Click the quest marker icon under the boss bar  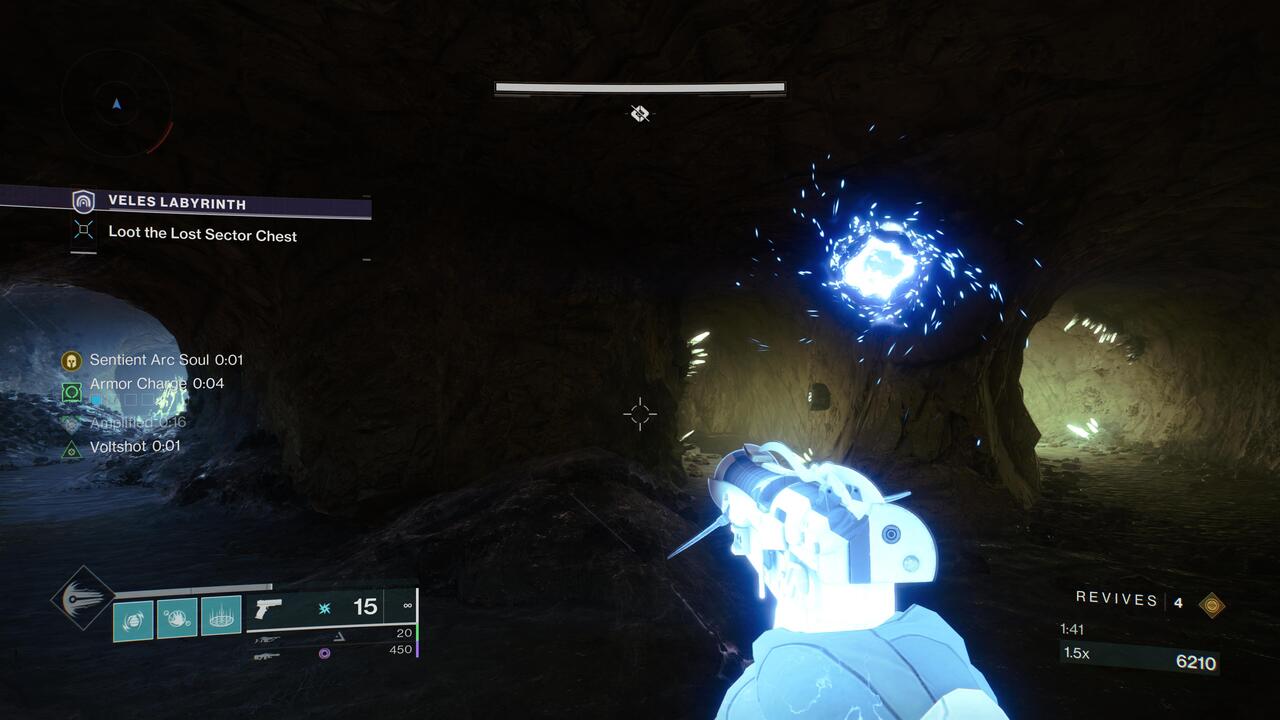coord(638,114)
